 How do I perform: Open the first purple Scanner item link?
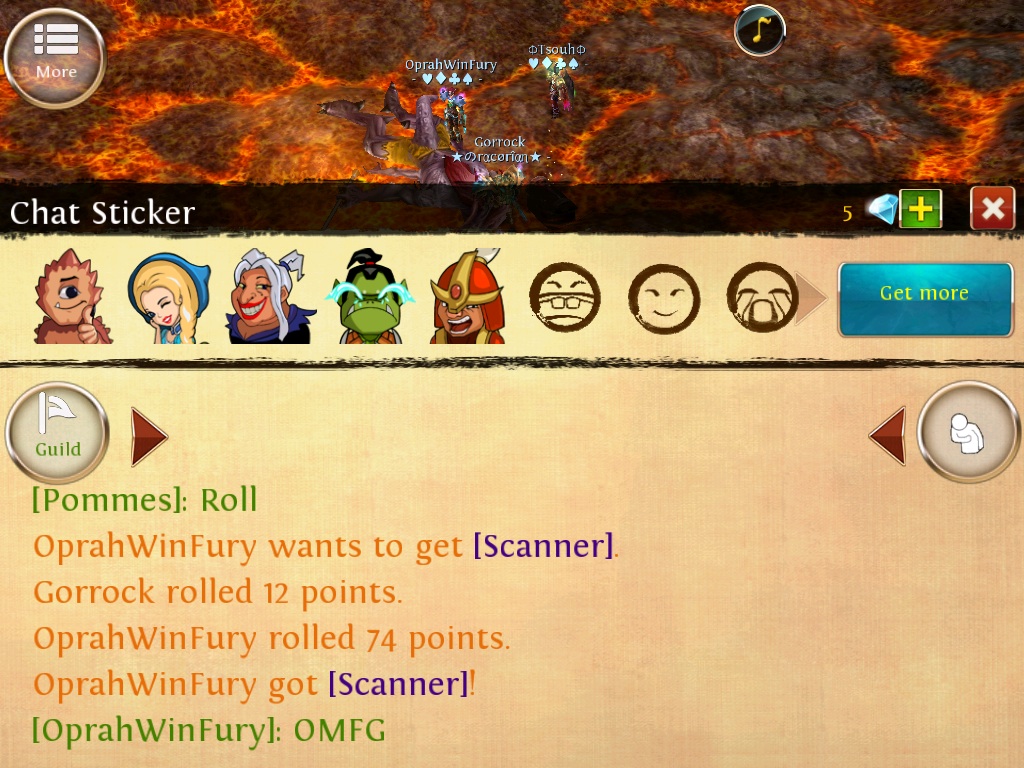pyautogui.click(x=543, y=546)
